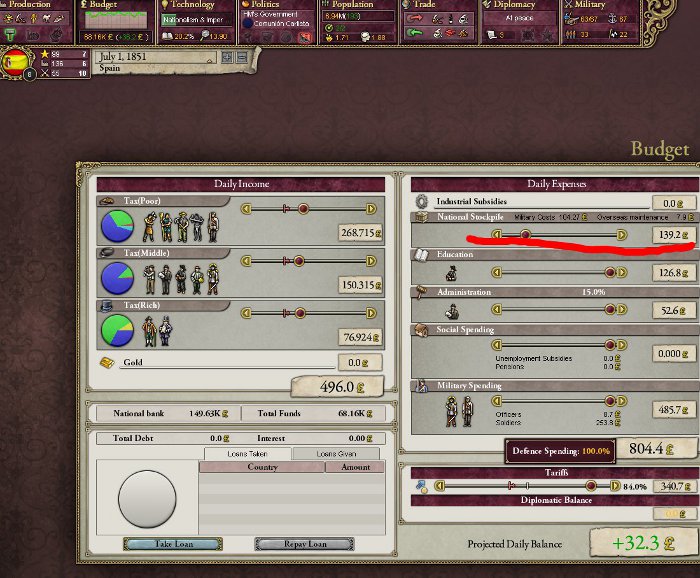Click the Spain flag emblem
The width and height of the screenshot is (700, 578).
coord(19,63)
